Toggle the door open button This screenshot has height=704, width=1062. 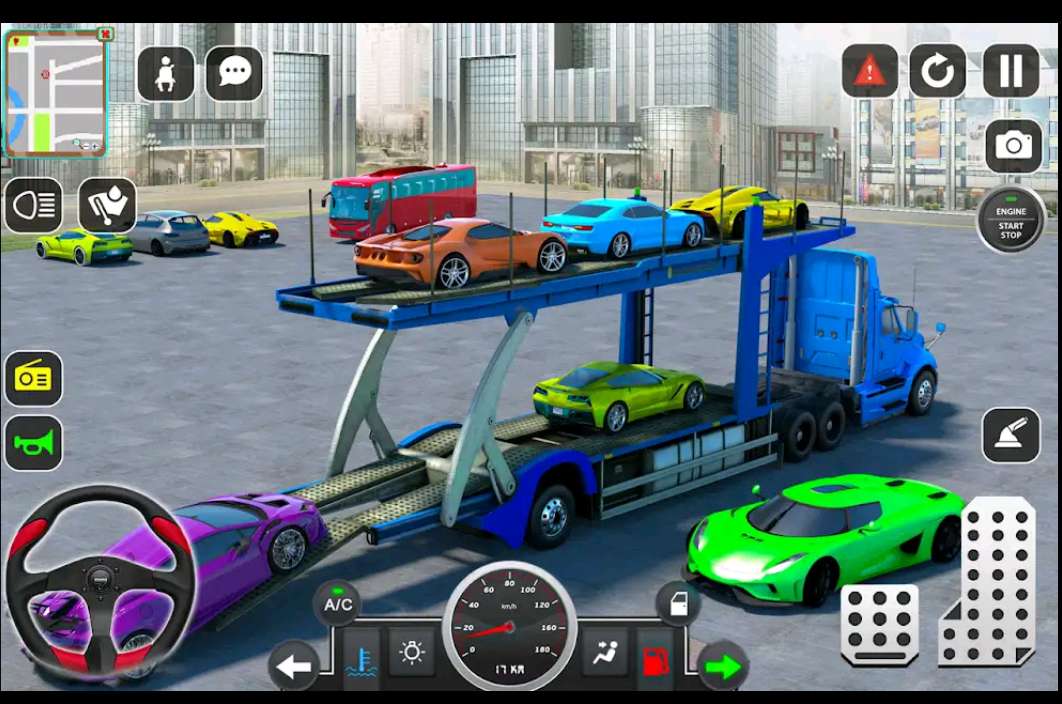677,604
